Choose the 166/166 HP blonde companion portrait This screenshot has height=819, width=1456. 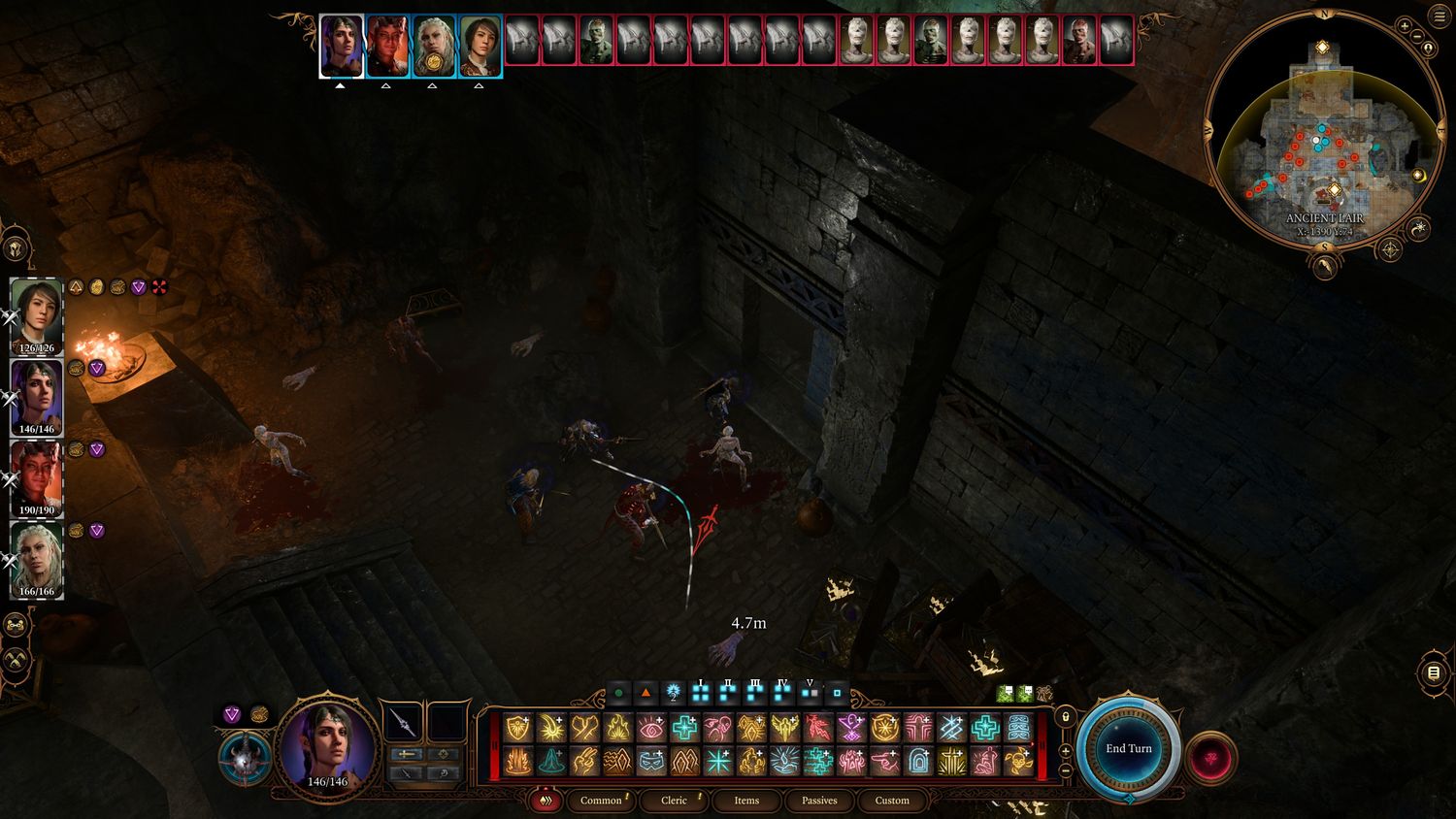(37, 560)
